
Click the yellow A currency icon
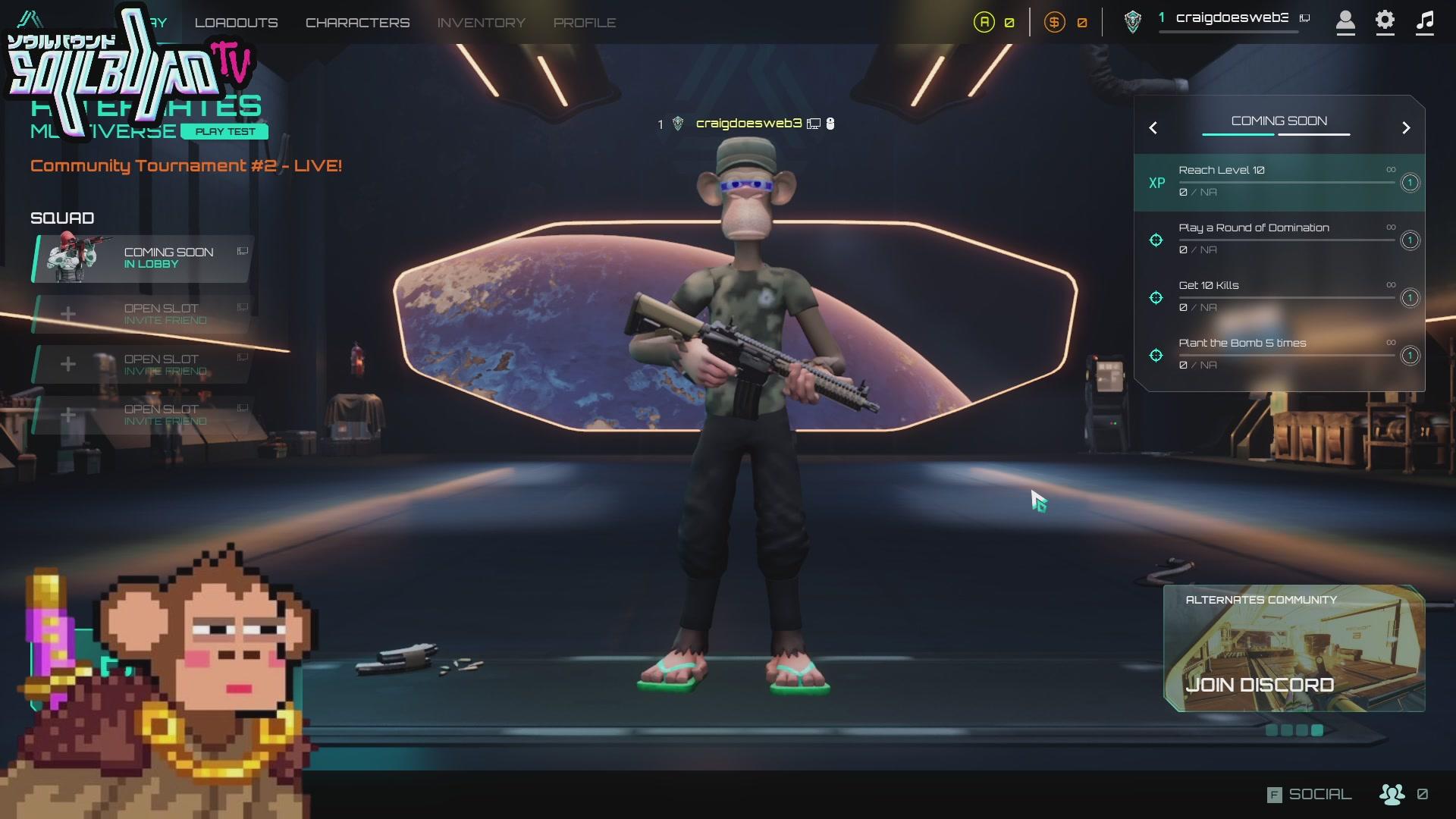(984, 22)
